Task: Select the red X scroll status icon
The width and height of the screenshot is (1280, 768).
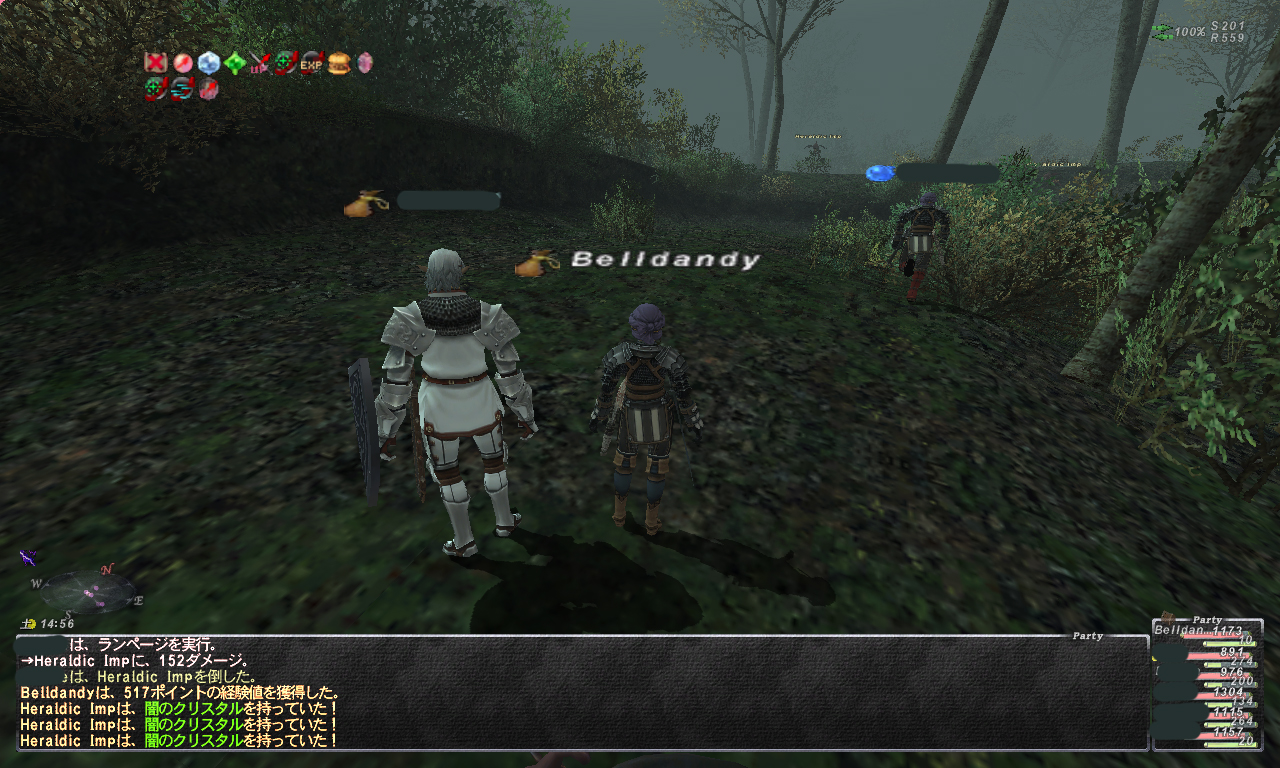Action: pos(155,63)
